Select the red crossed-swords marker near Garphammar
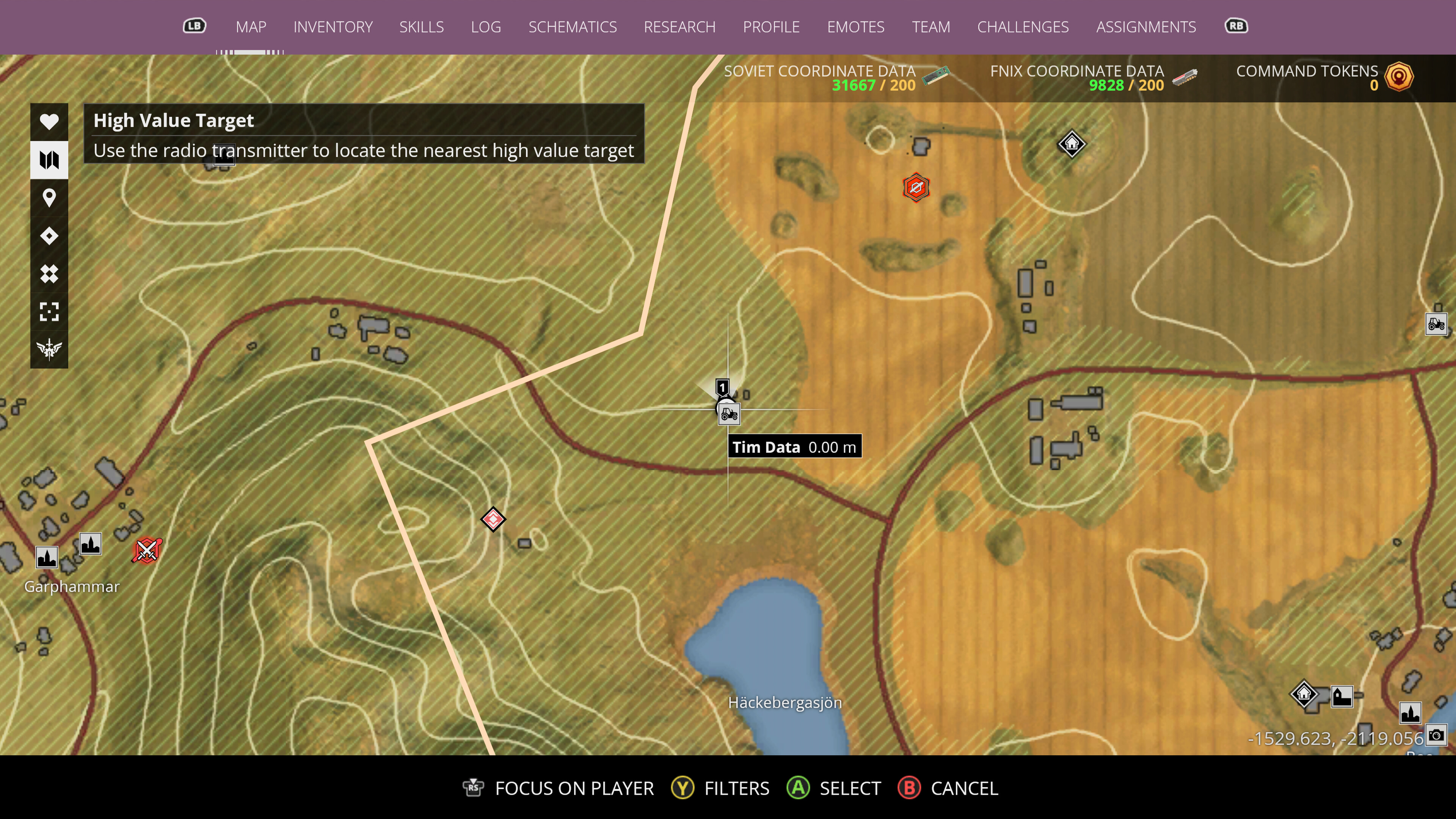This screenshot has width=1456, height=819. point(147,550)
